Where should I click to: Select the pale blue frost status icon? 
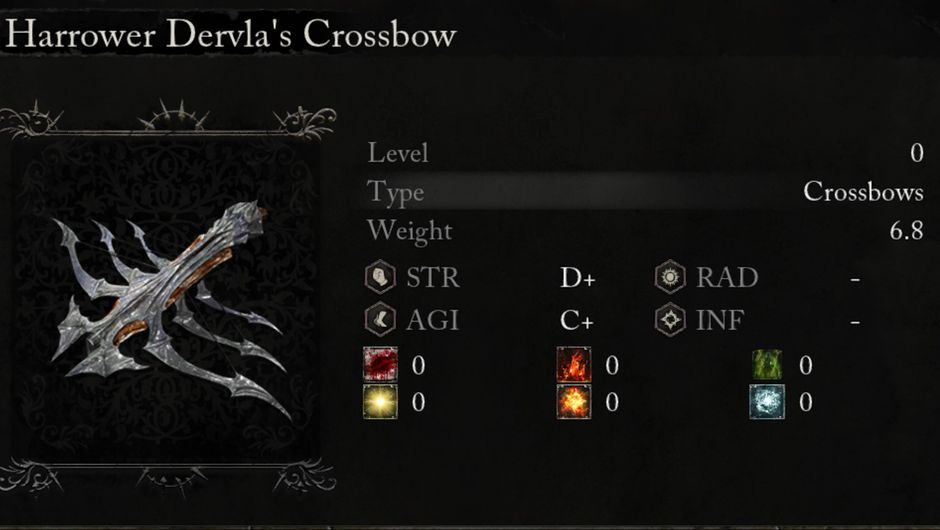point(767,402)
